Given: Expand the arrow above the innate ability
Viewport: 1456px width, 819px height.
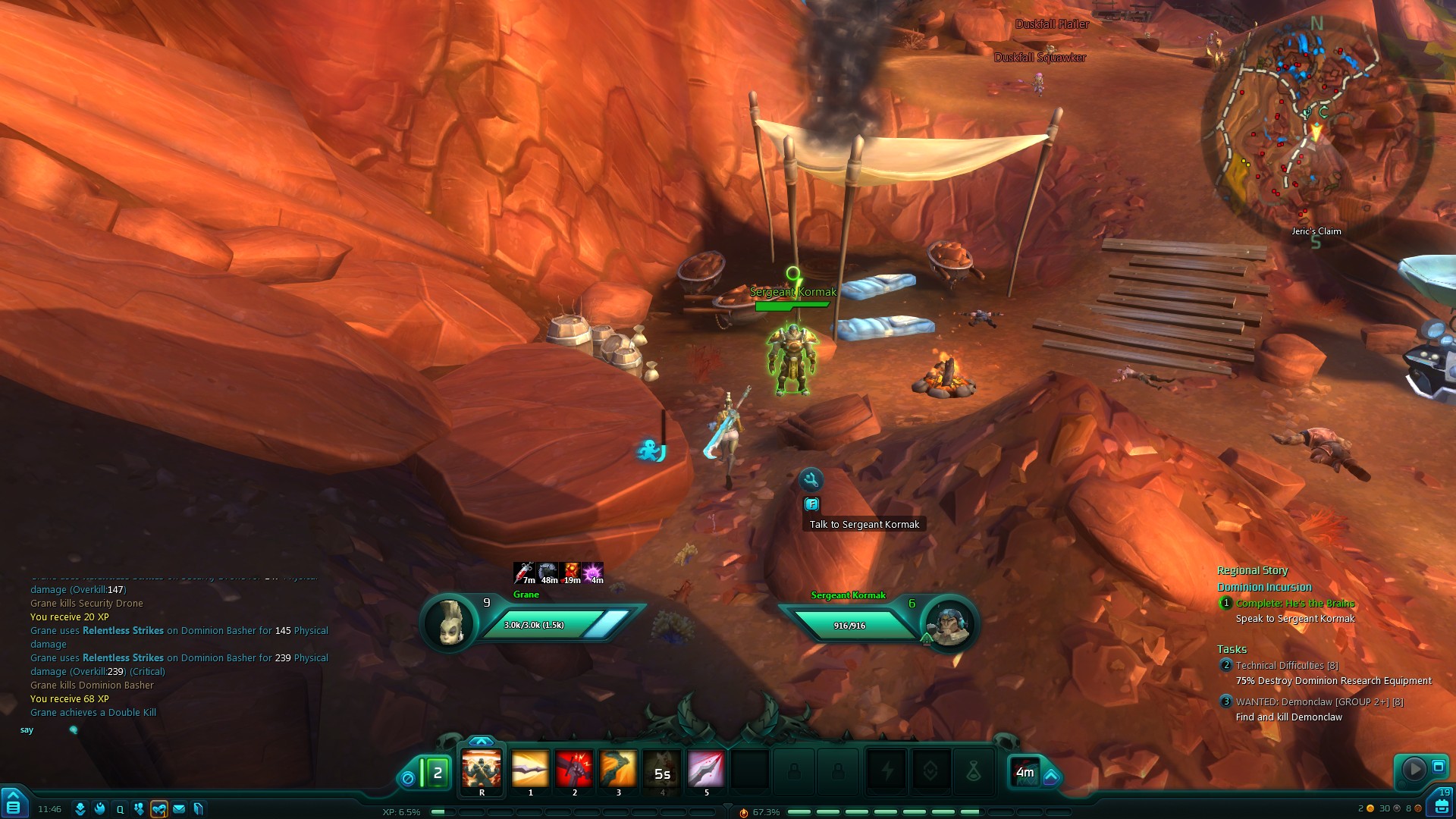Looking at the screenshot, I should click(x=481, y=741).
